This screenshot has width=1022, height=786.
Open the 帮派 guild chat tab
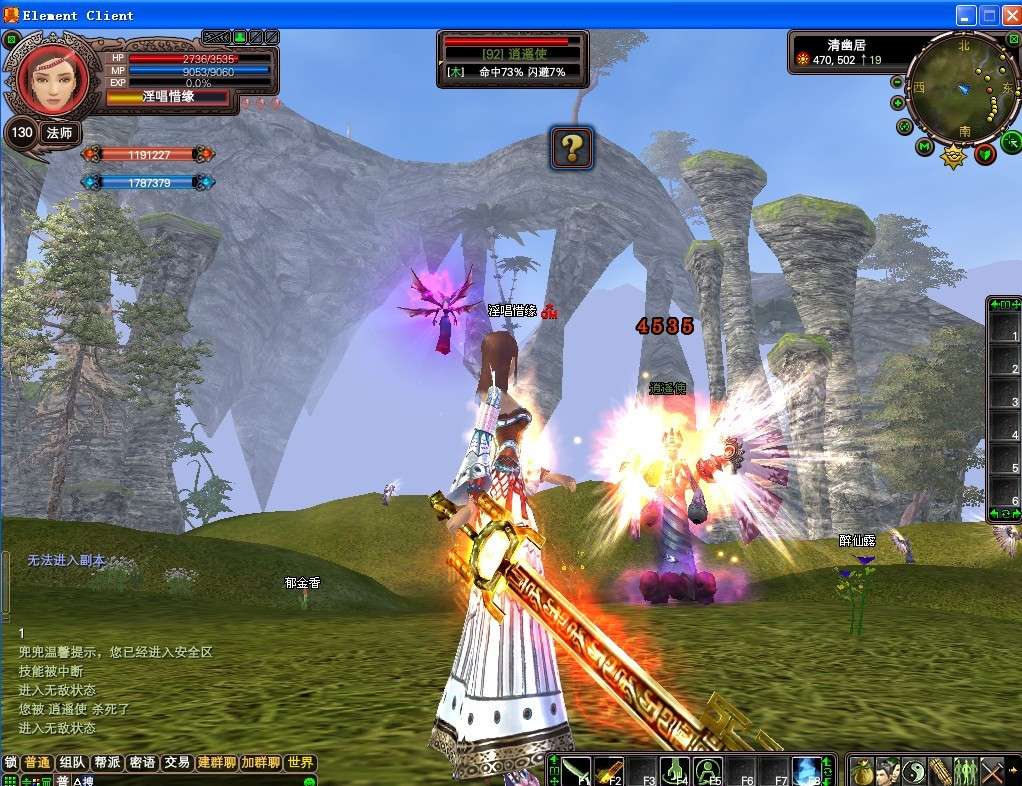coord(107,763)
